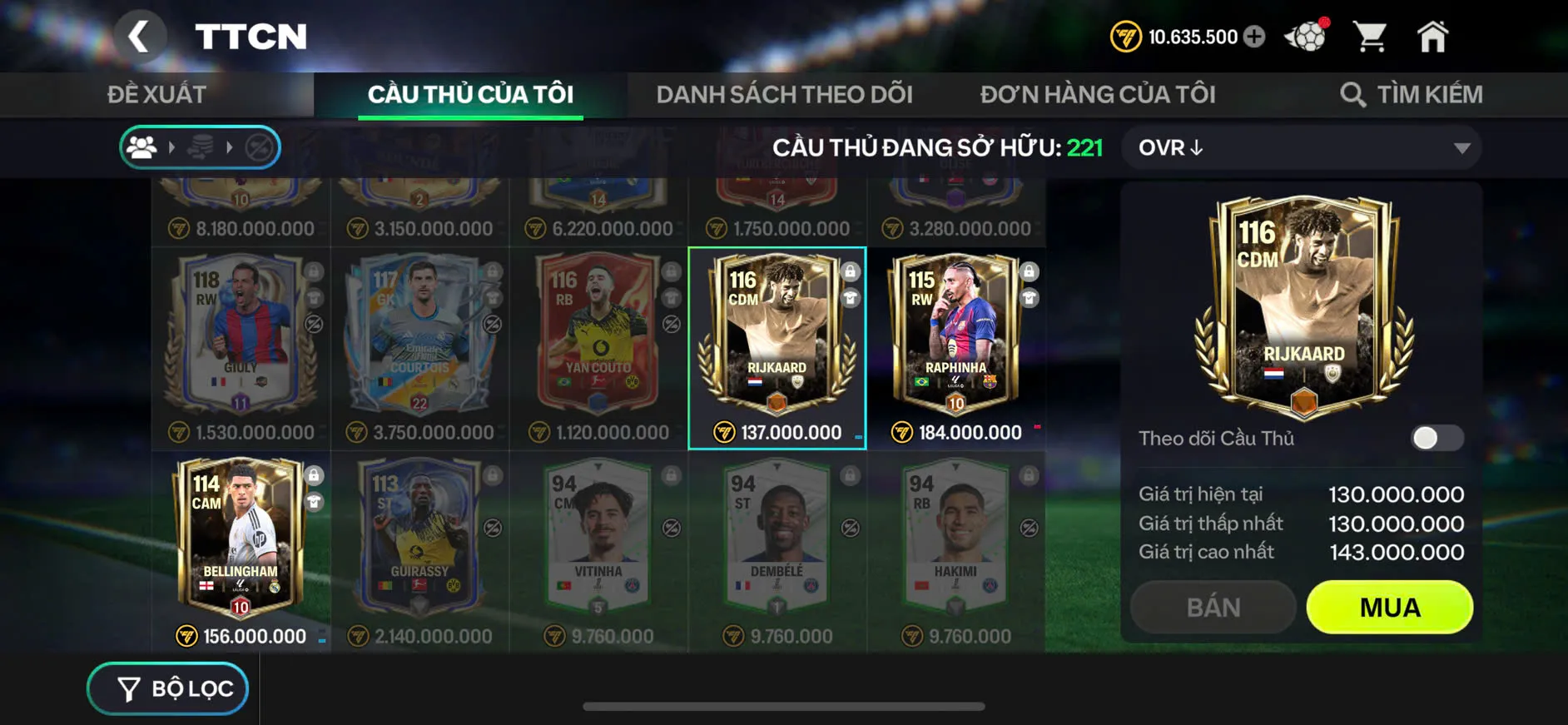Viewport: 1568px width, 725px height.
Task: Click the BÁN button
Action: click(x=1213, y=607)
